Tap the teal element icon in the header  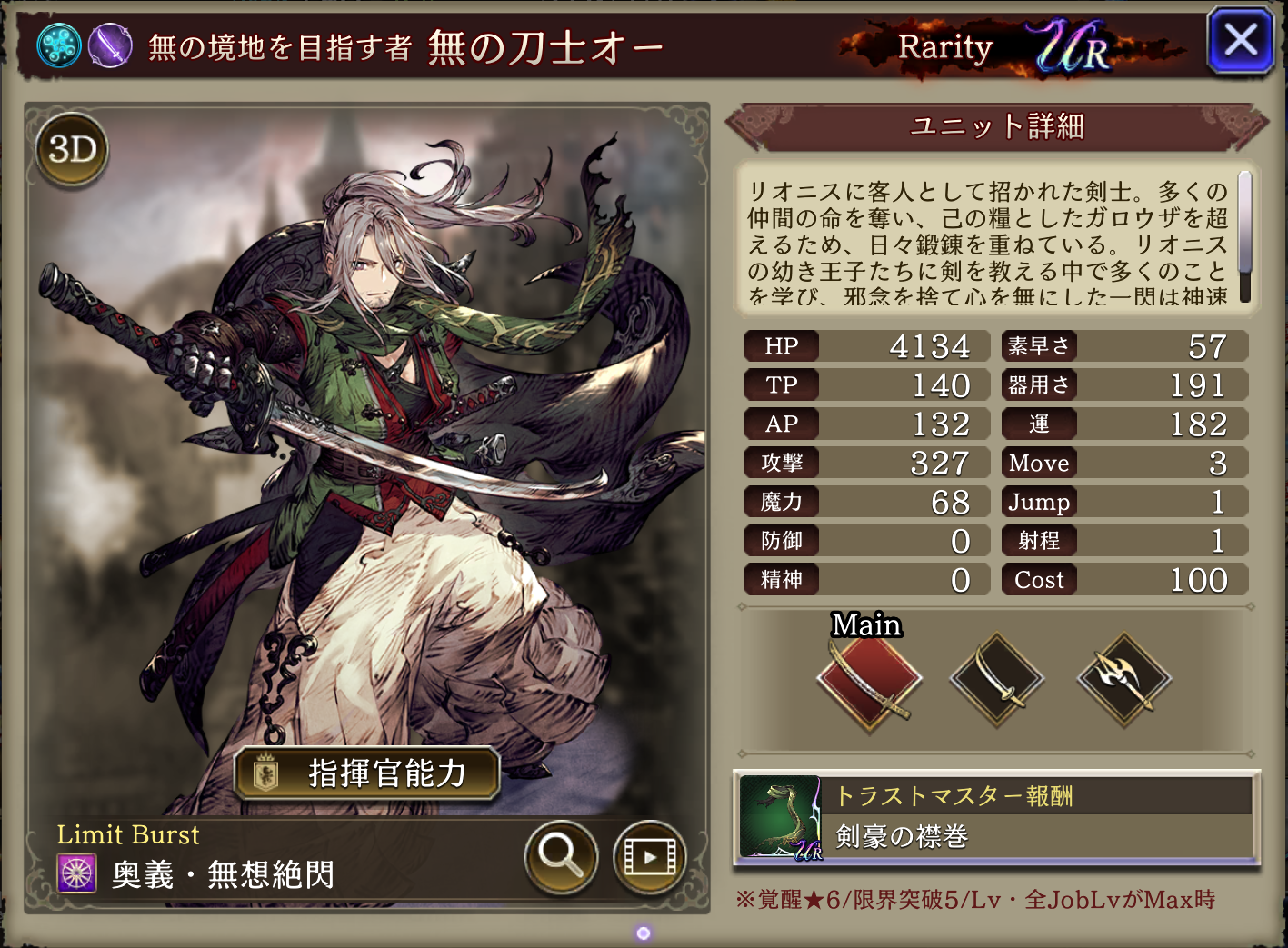pyautogui.click(x=59, y=45)
